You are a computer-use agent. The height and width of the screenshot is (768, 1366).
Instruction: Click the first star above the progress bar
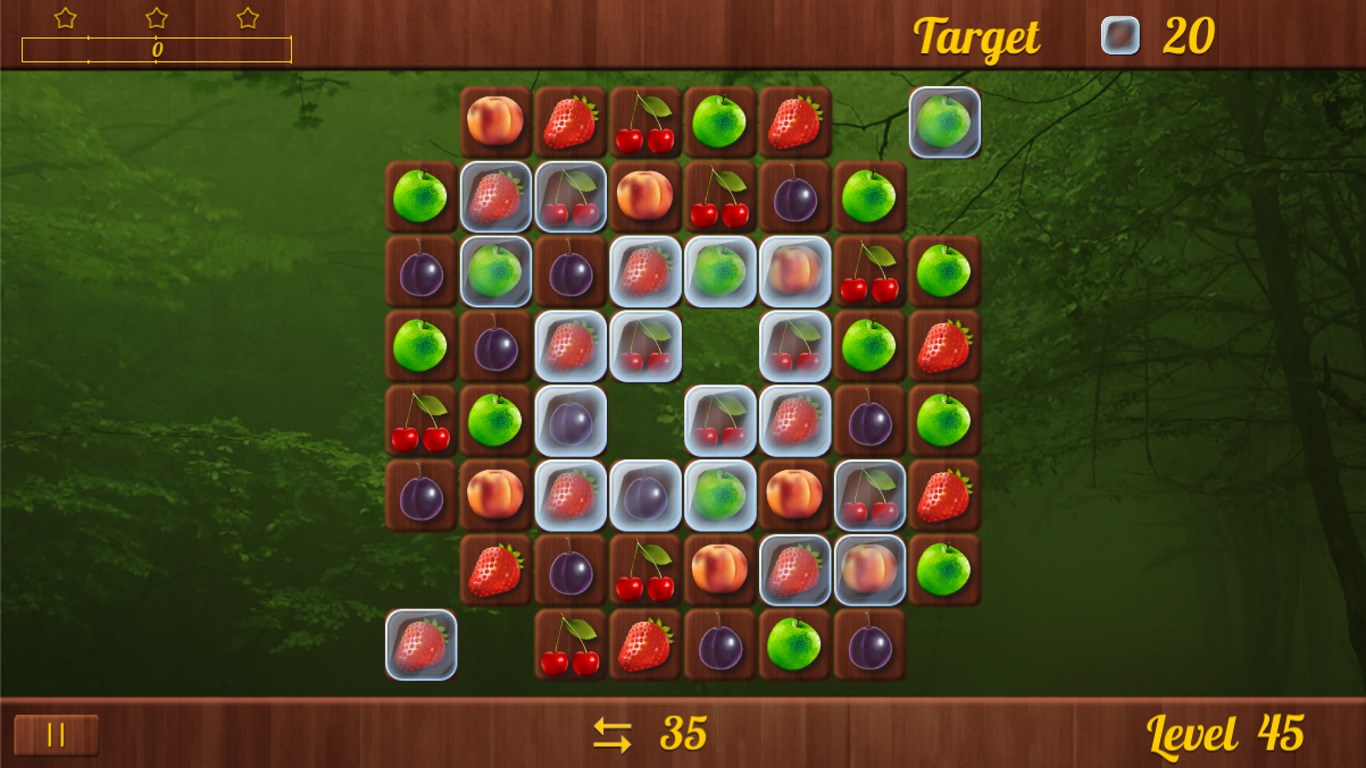coord(64,17)
